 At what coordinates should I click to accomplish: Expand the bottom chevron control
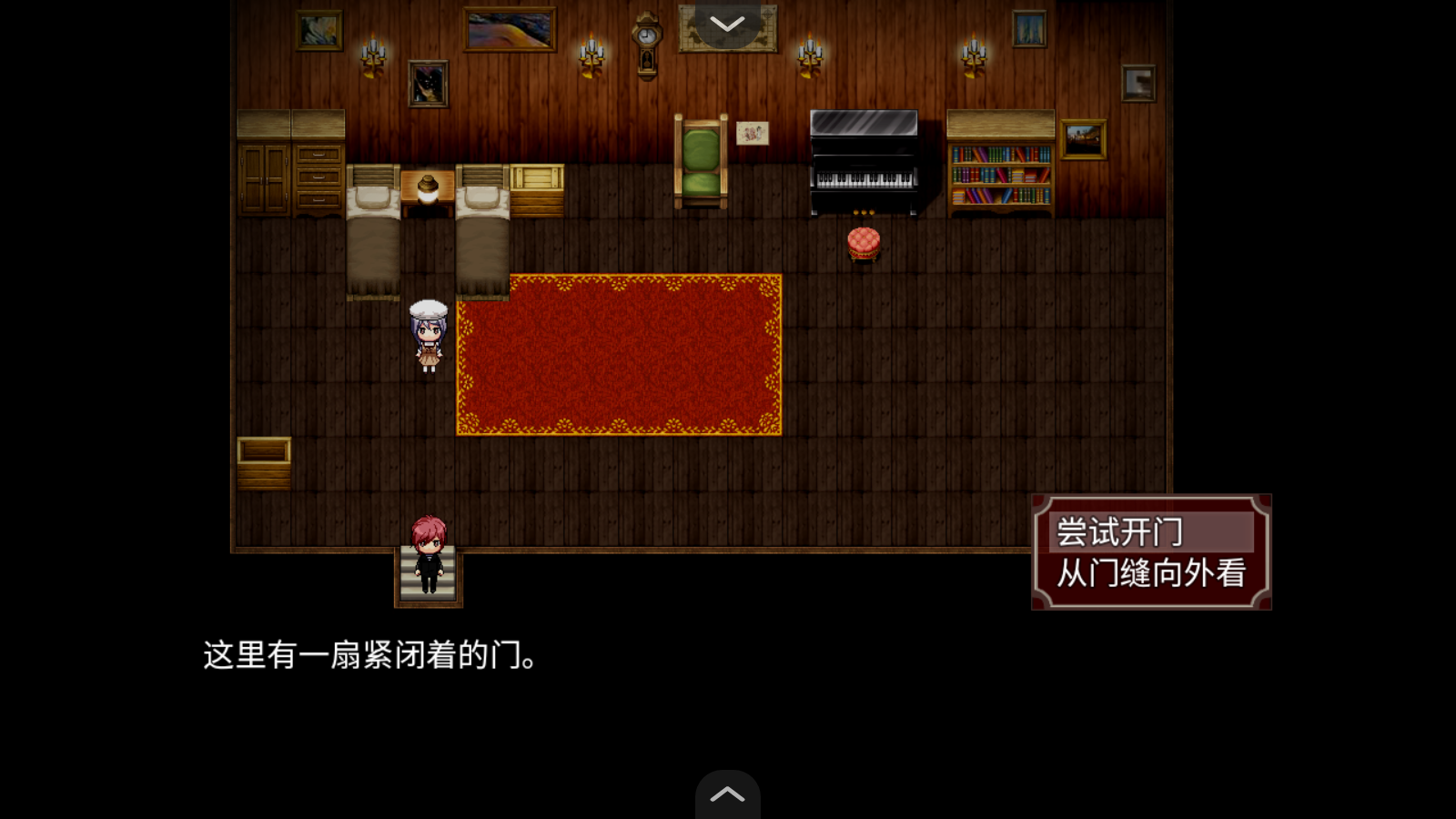coord(726,794)
